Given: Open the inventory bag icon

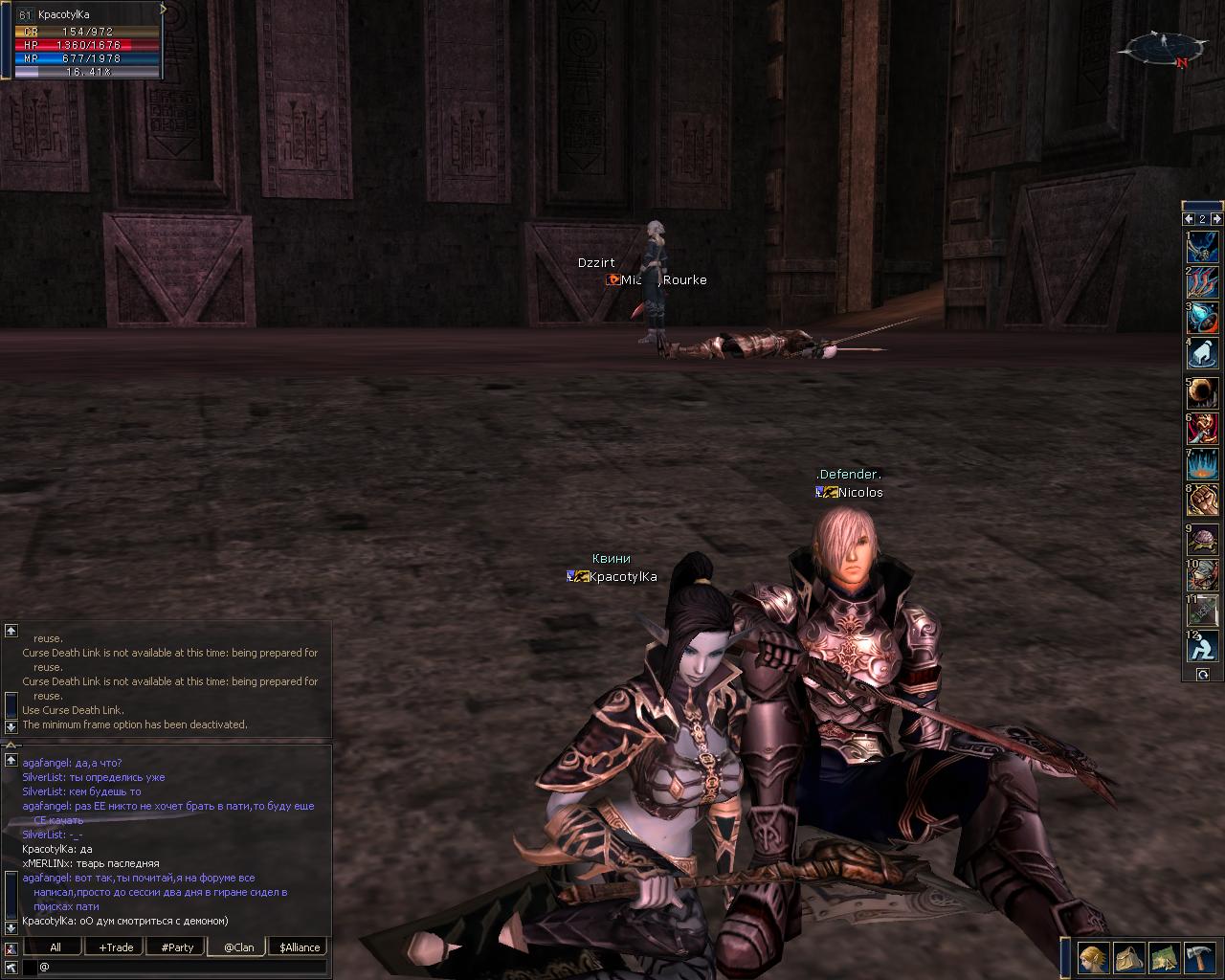Looking at the screenshot, I should click(x=1129, y=957).
